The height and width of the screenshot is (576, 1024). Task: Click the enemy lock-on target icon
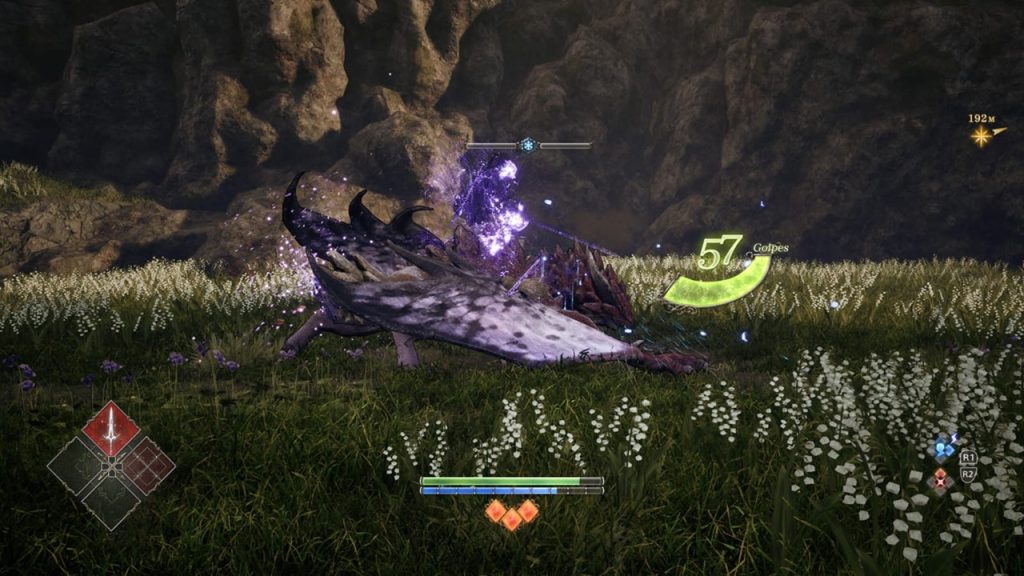click(528, 145)
